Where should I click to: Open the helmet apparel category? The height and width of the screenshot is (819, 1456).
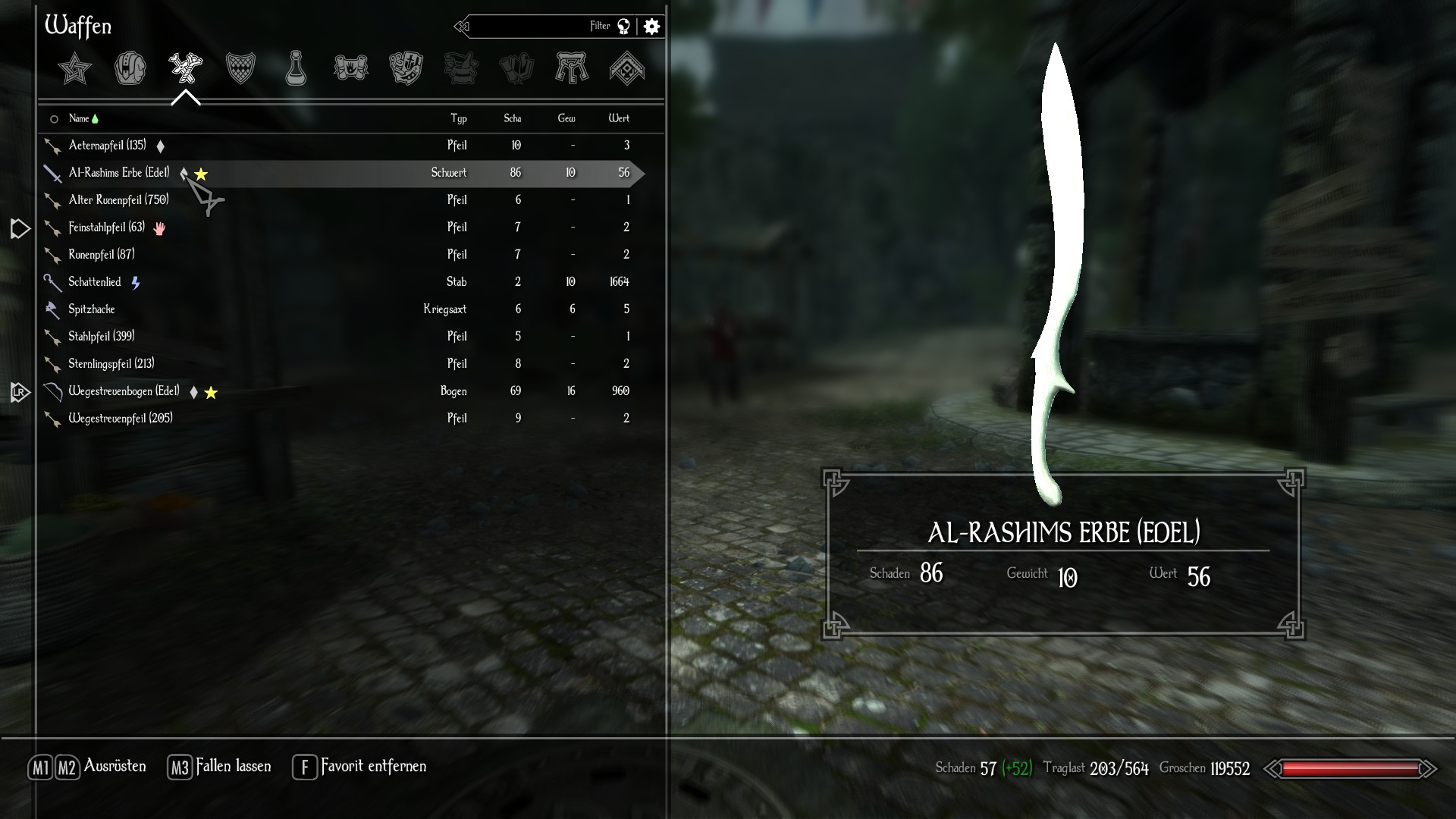click(130, 69)
